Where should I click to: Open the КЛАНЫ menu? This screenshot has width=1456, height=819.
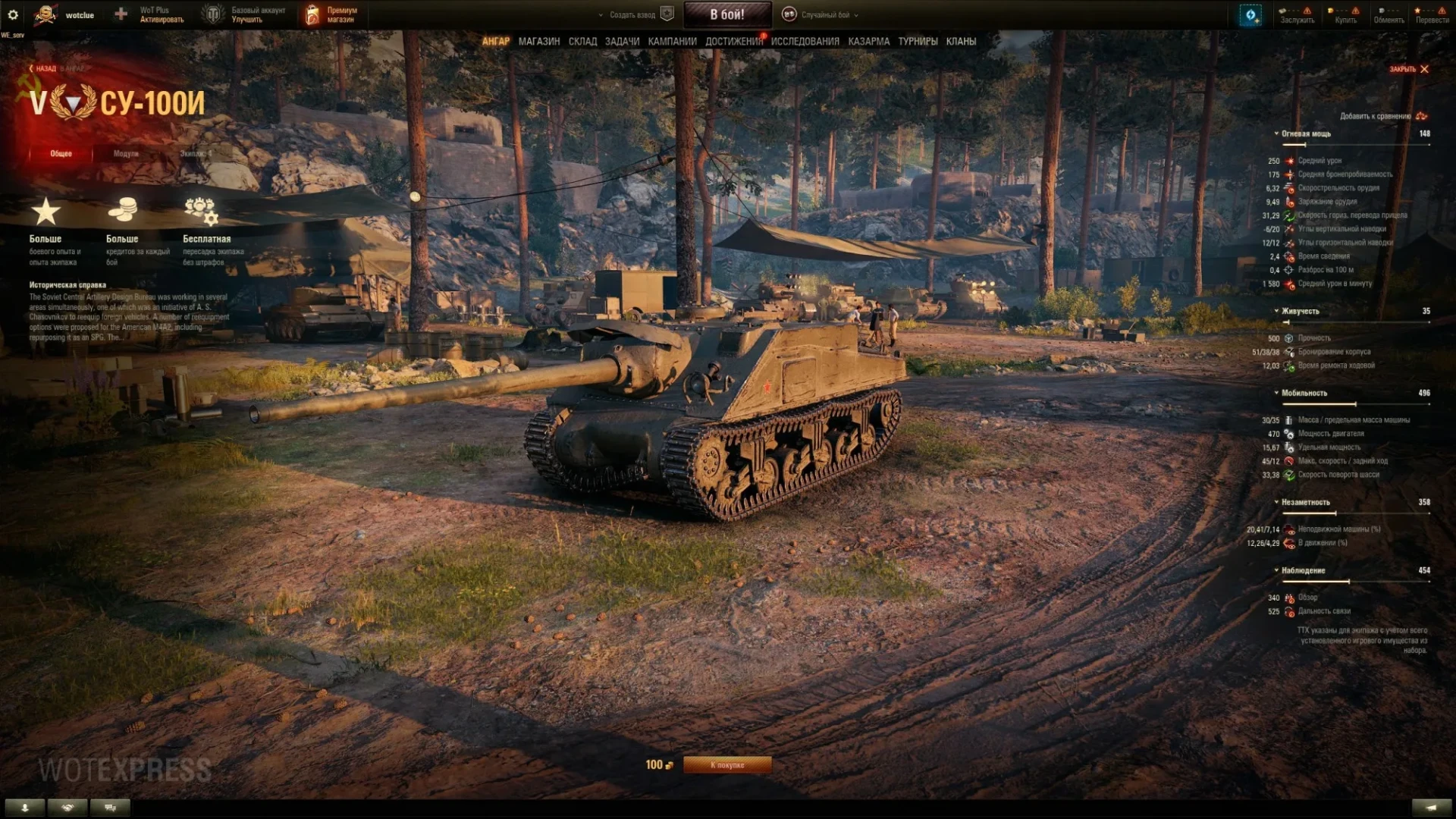point(961,42)
